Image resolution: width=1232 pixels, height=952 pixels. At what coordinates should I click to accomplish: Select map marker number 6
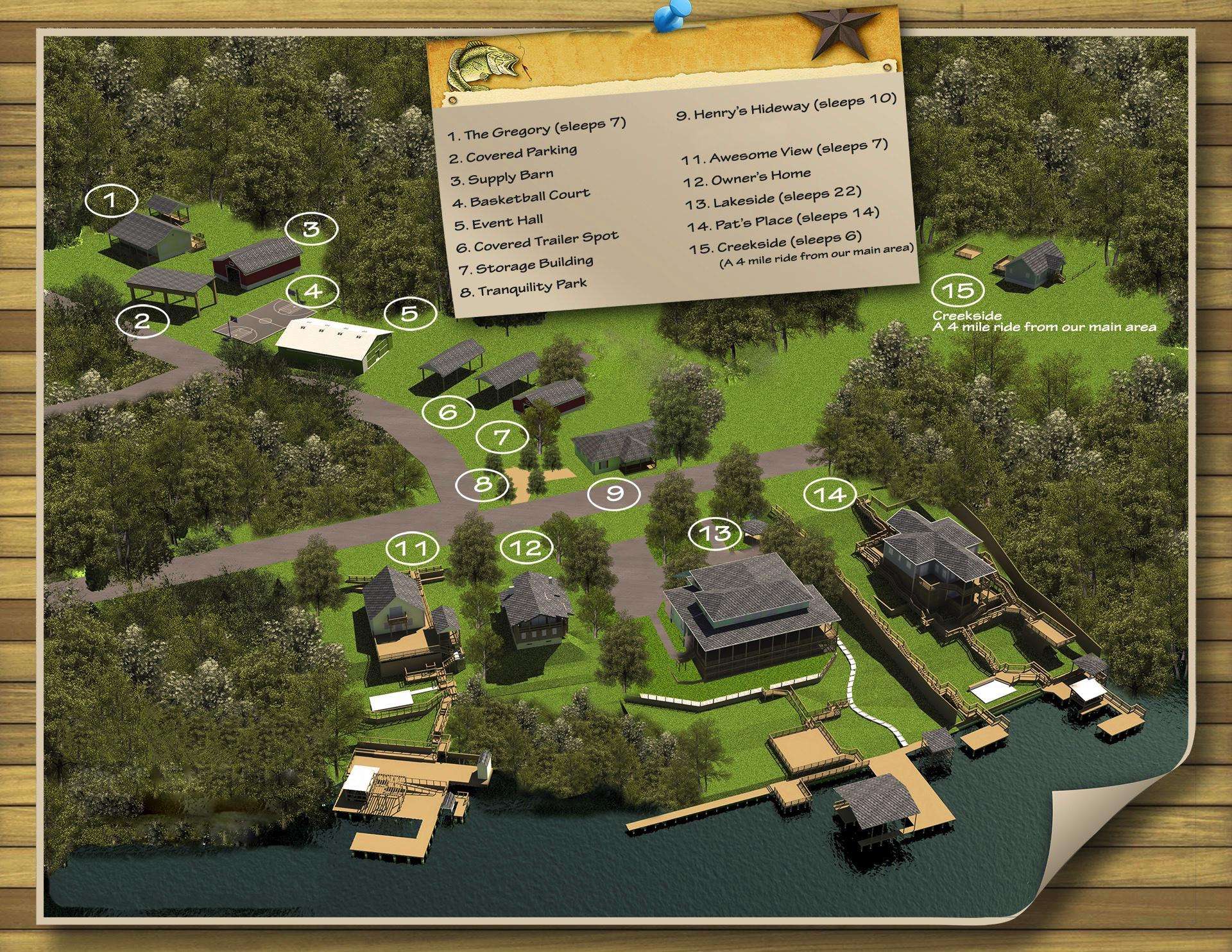[x=448, y=411]
